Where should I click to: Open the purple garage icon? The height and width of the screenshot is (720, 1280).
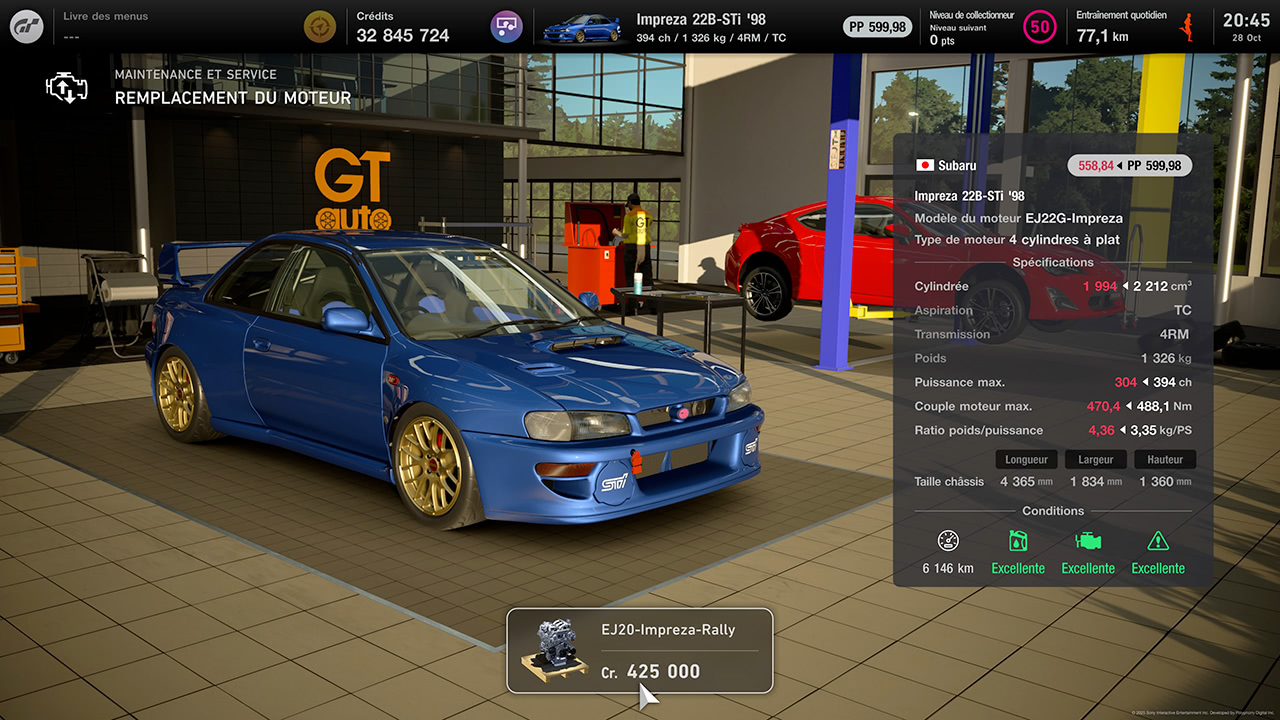[507, 26]
